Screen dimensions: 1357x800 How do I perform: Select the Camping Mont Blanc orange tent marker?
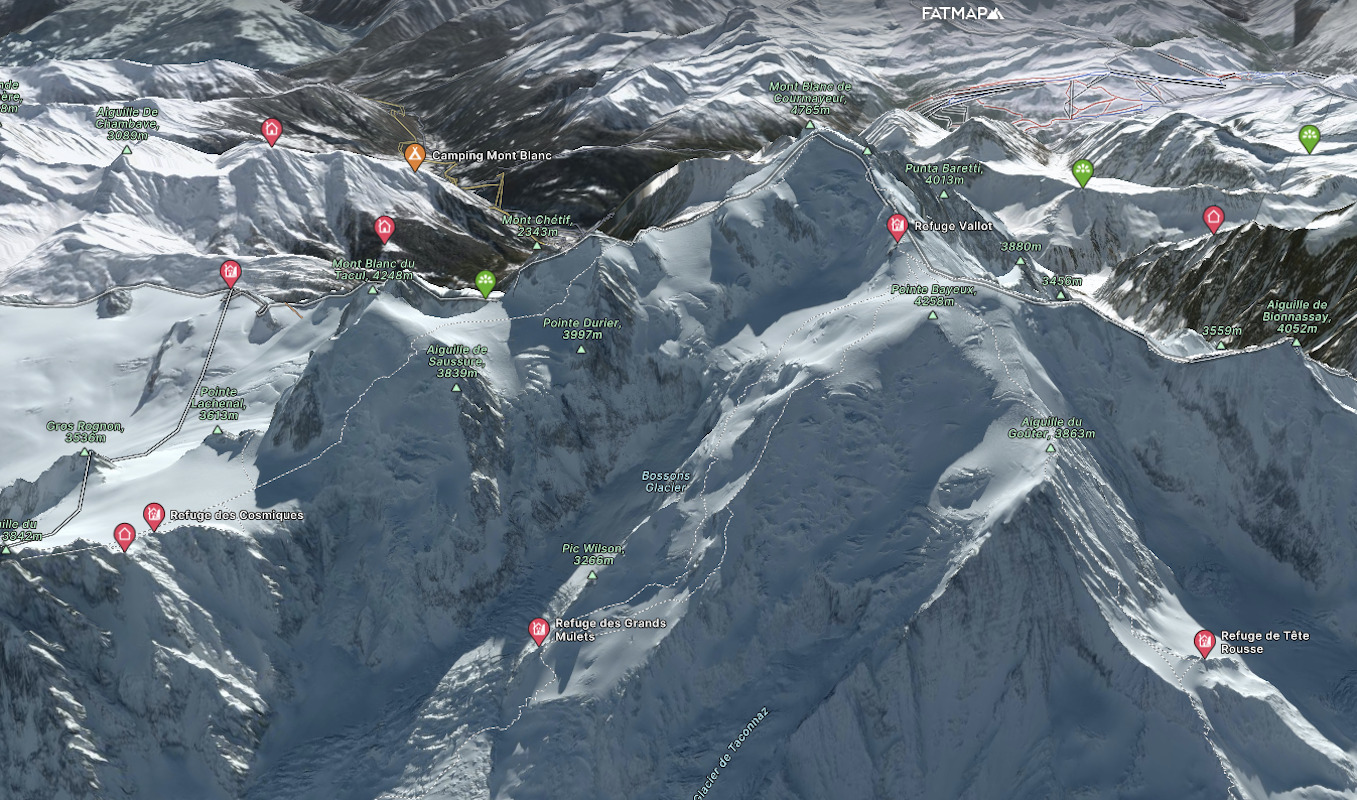click(414, 155)
